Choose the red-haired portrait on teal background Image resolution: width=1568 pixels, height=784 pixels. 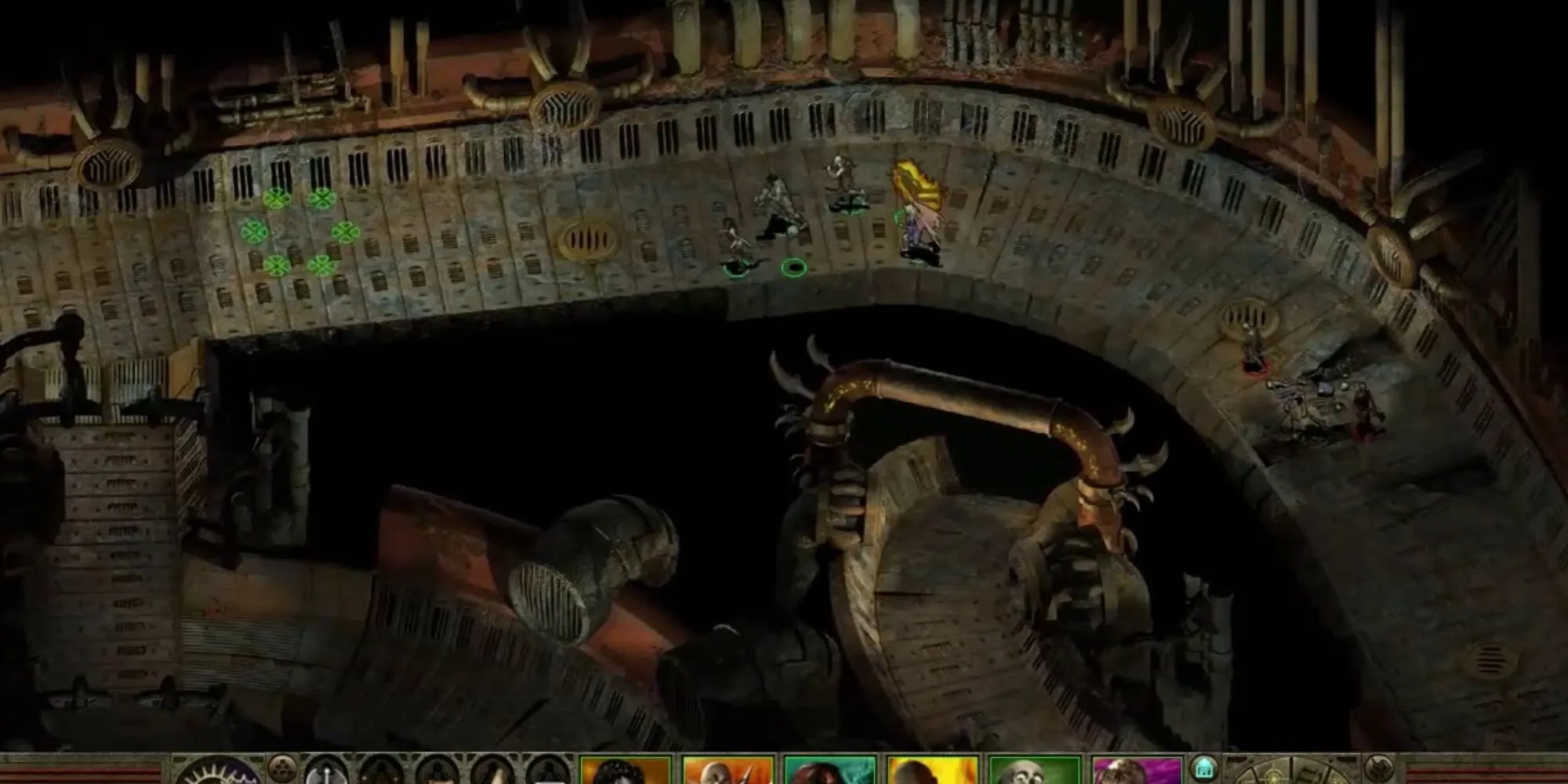tap(829, 771)
